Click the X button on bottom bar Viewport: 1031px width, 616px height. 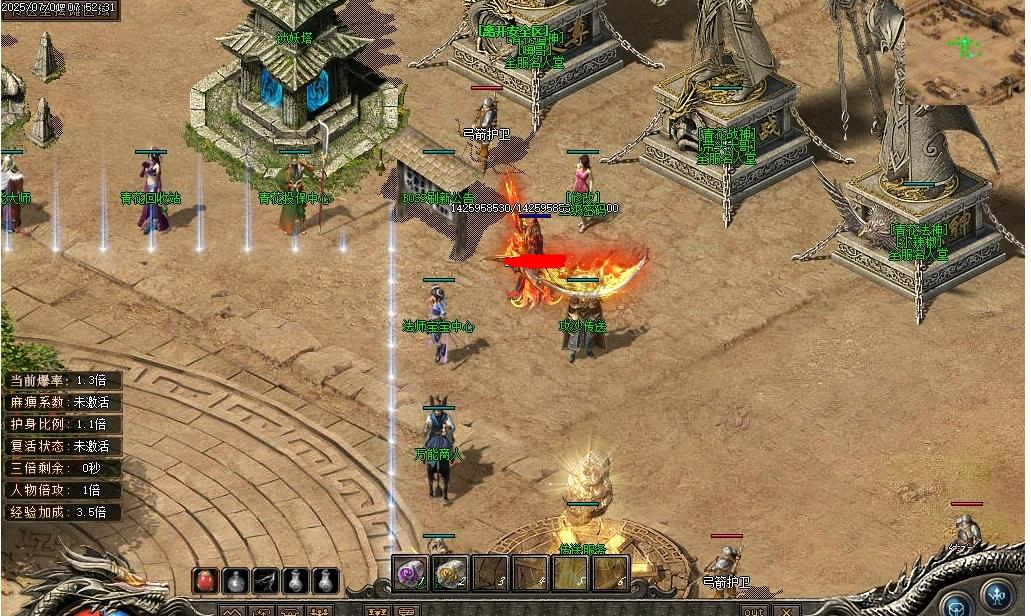click(786, 610)
